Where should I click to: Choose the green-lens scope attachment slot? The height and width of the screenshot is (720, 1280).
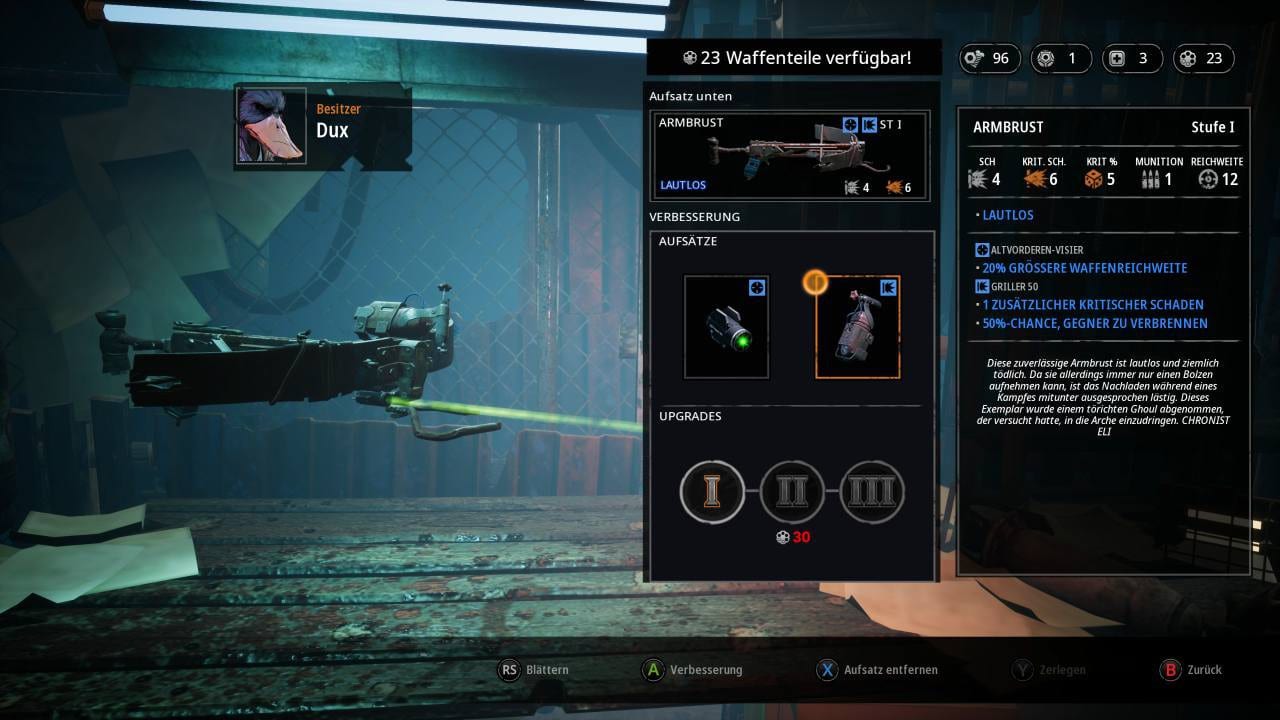(x=727, y=327)
